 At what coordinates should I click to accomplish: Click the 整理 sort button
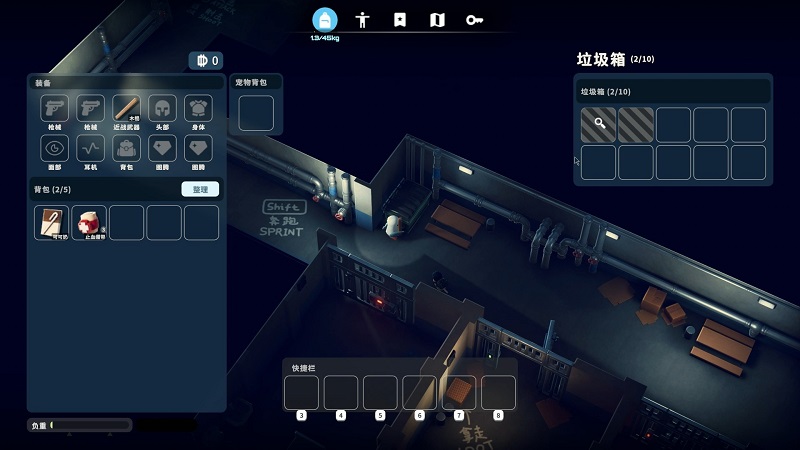coord(200,189)
